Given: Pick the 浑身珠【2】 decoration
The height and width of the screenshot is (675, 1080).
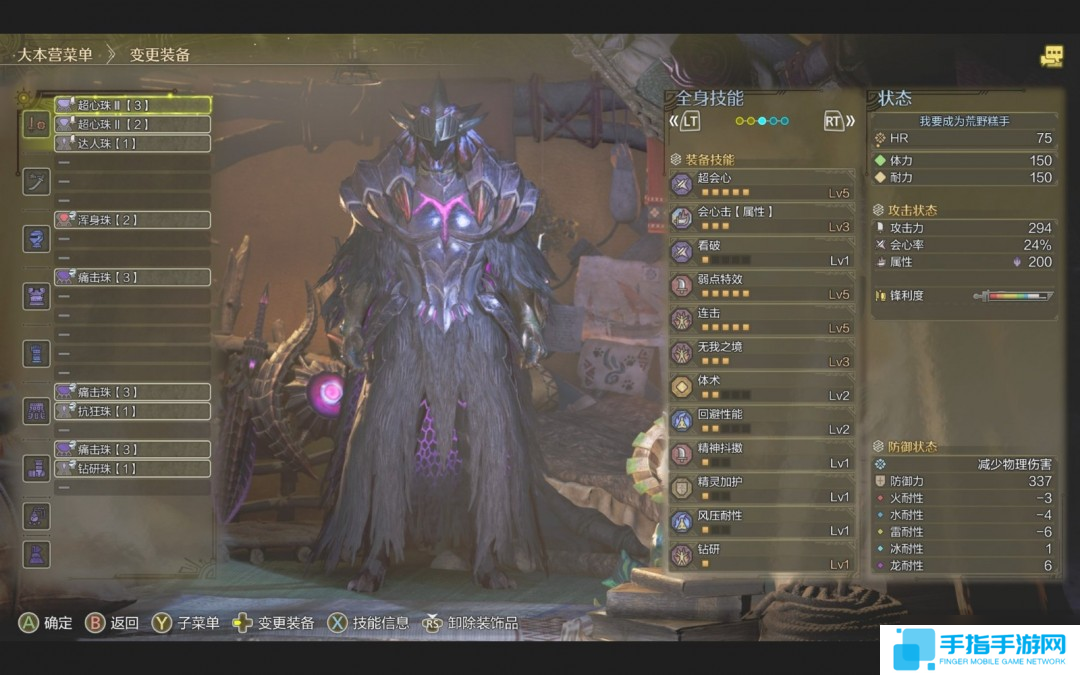Looking at the screenshot, I should point(132,219).
